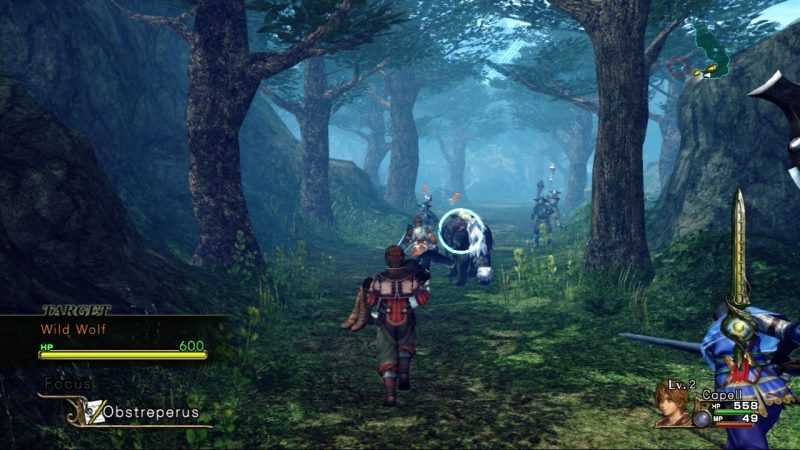Click the circular target marker on the wolf
The width and height of the screenshot is (800, 450).
(460, 231)
